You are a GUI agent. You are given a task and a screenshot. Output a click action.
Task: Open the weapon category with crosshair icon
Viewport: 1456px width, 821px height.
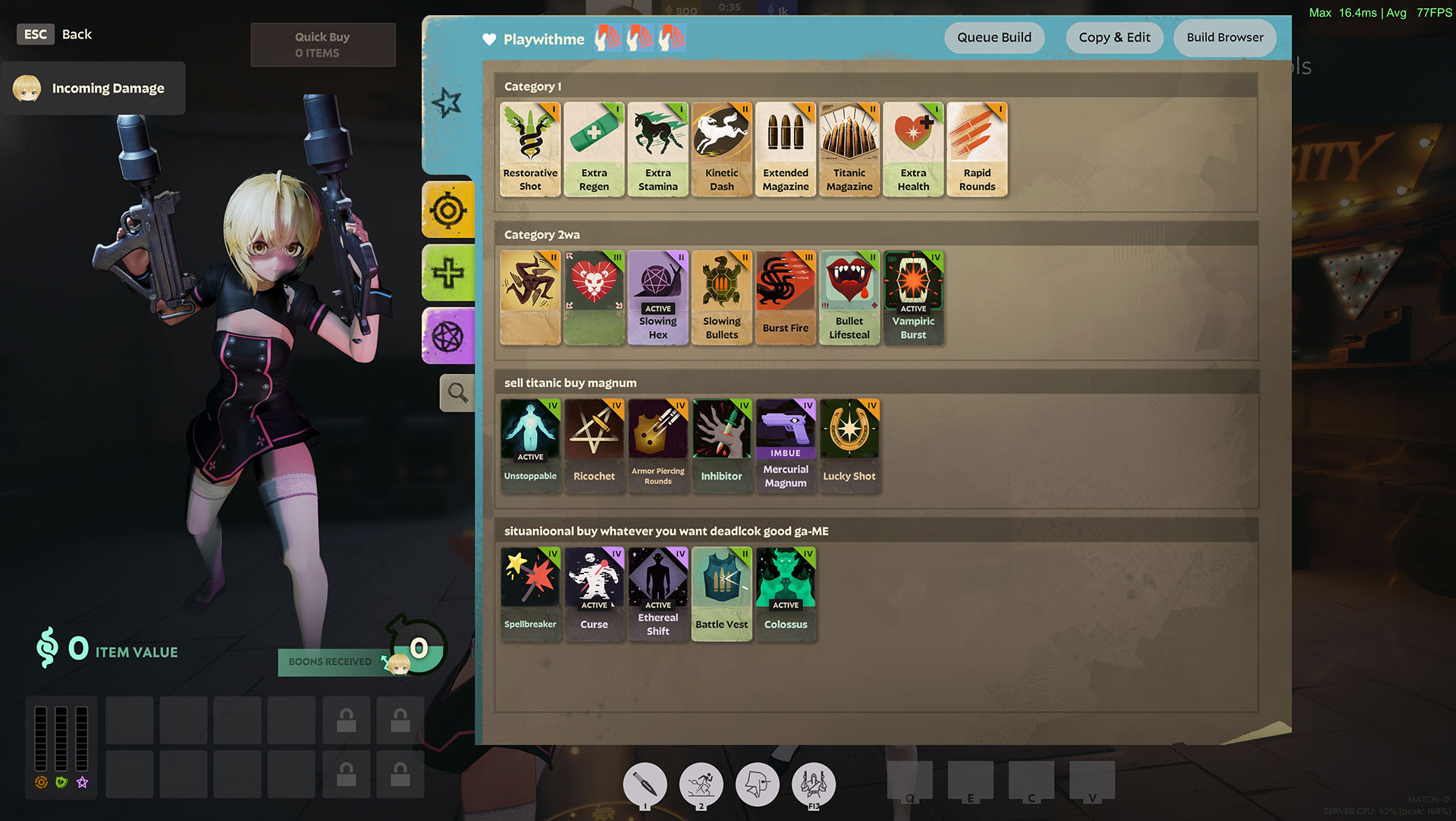[x=448, y=210]
